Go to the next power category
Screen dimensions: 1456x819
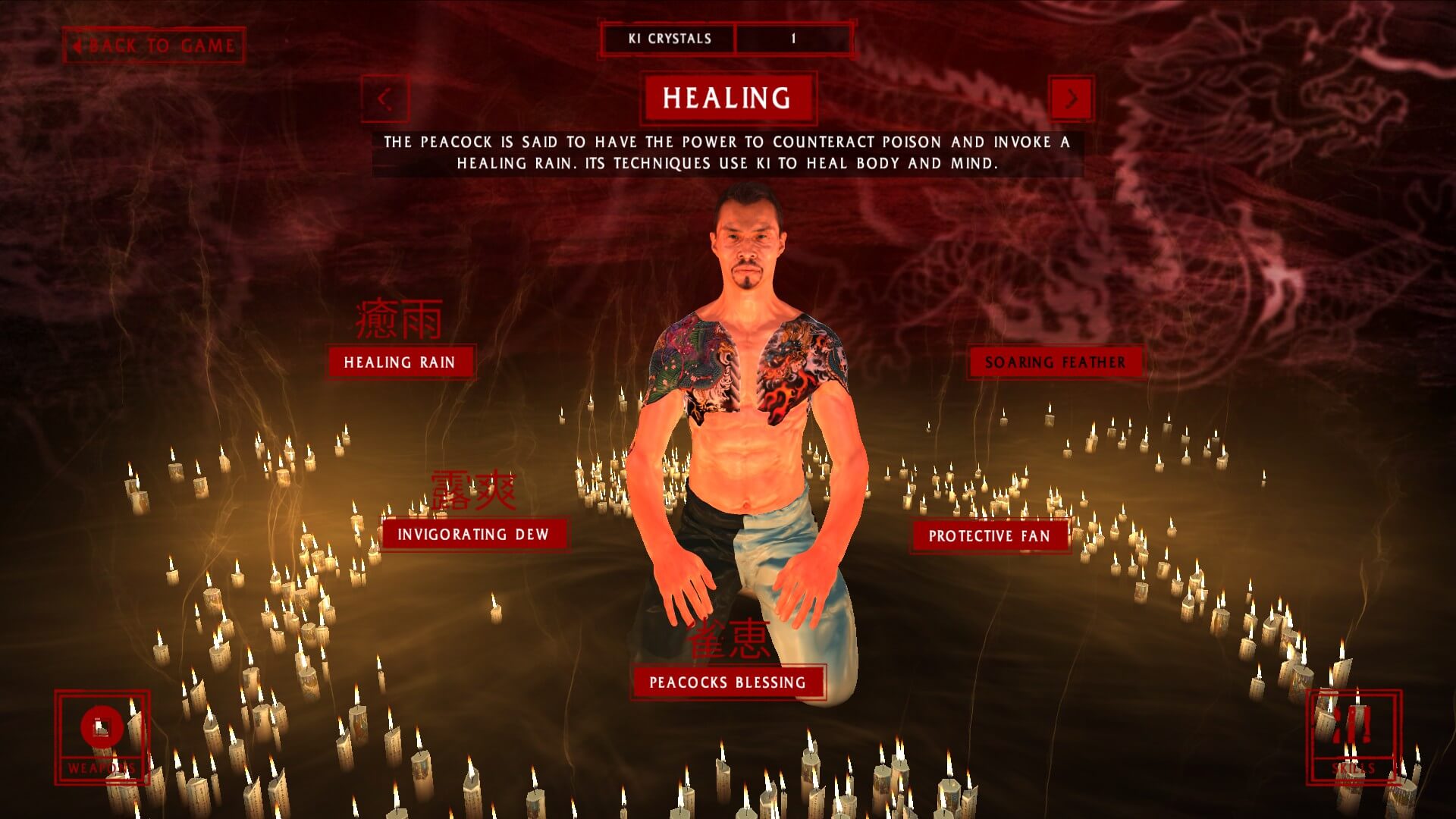coord(1072,99)
